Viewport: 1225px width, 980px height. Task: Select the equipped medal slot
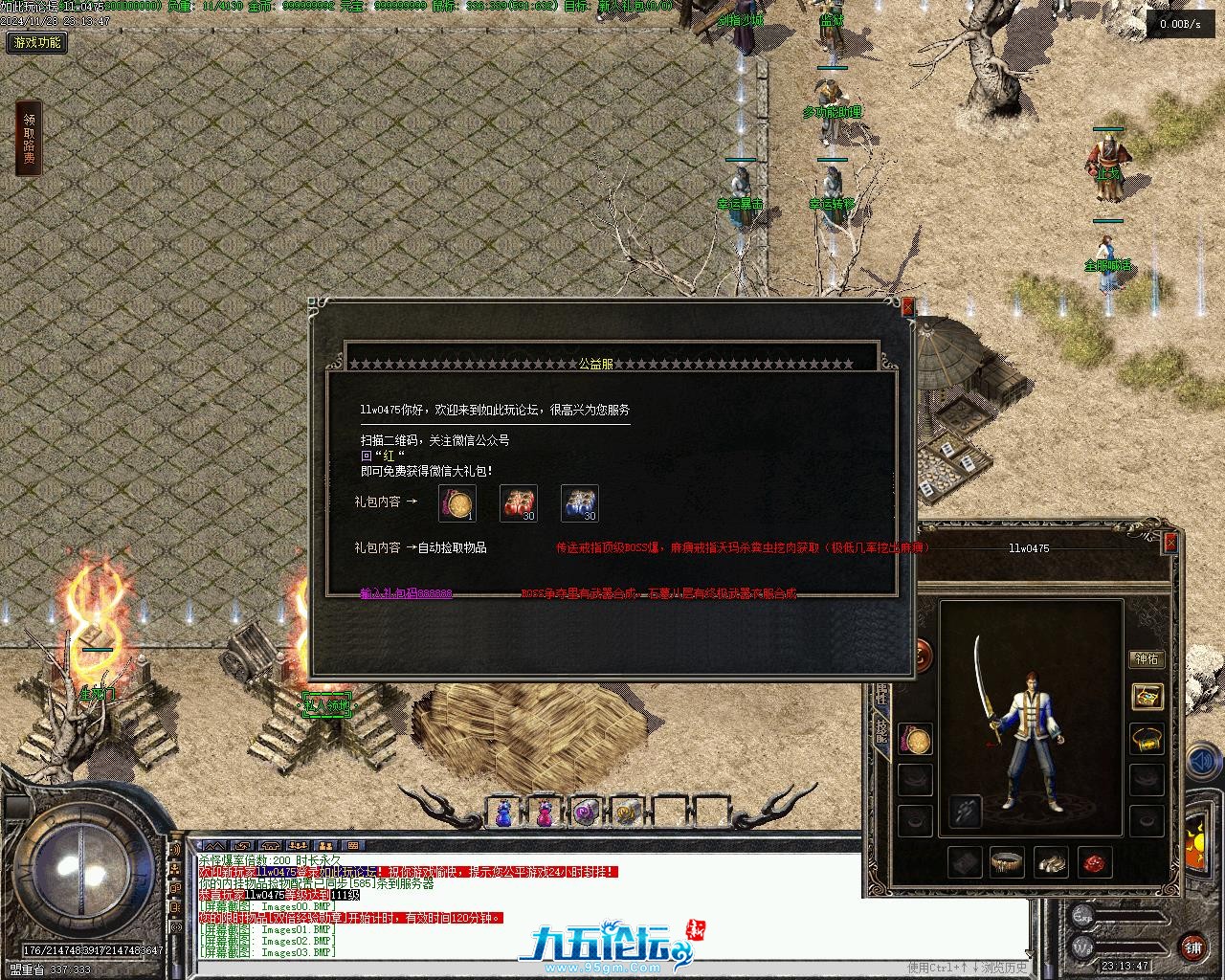915,740
